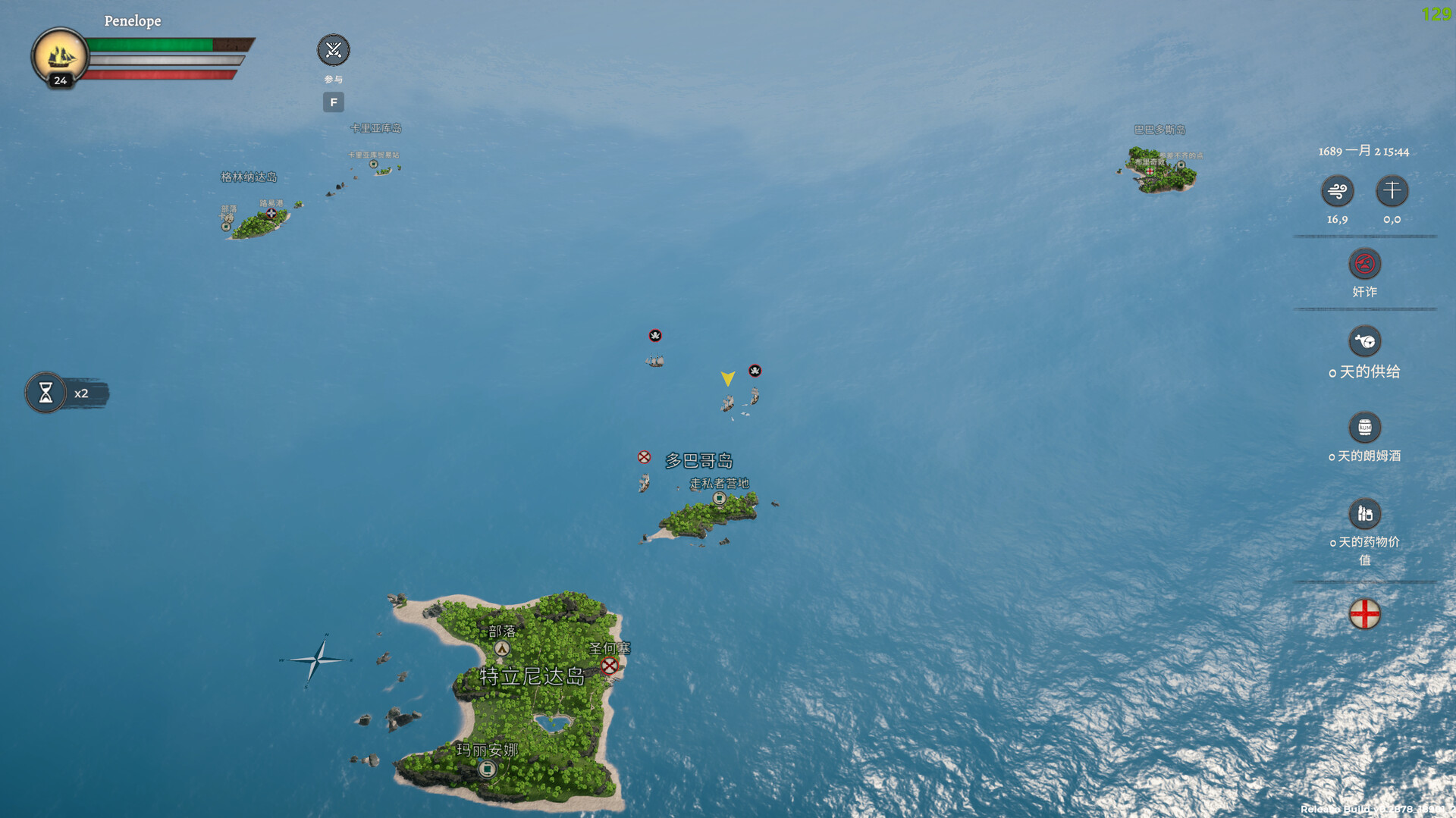Viewport: 1456px width, 818px height.
Task: Select the 参与 crossed-swords engage icon
Action: click(x=333, y=50)
